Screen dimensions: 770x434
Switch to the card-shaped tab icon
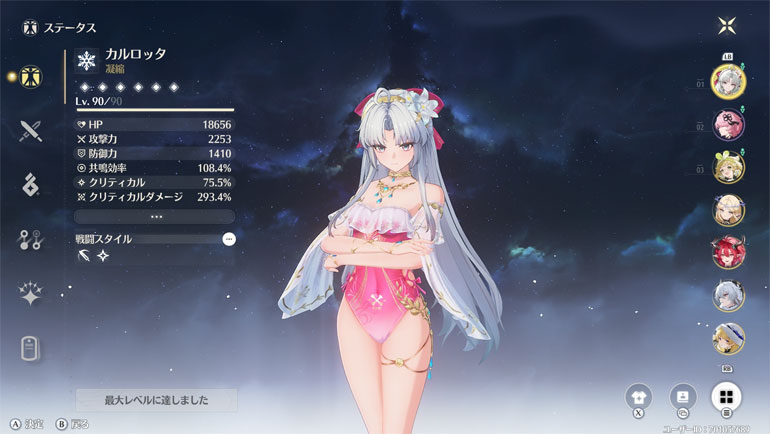(x=31, y=348)
